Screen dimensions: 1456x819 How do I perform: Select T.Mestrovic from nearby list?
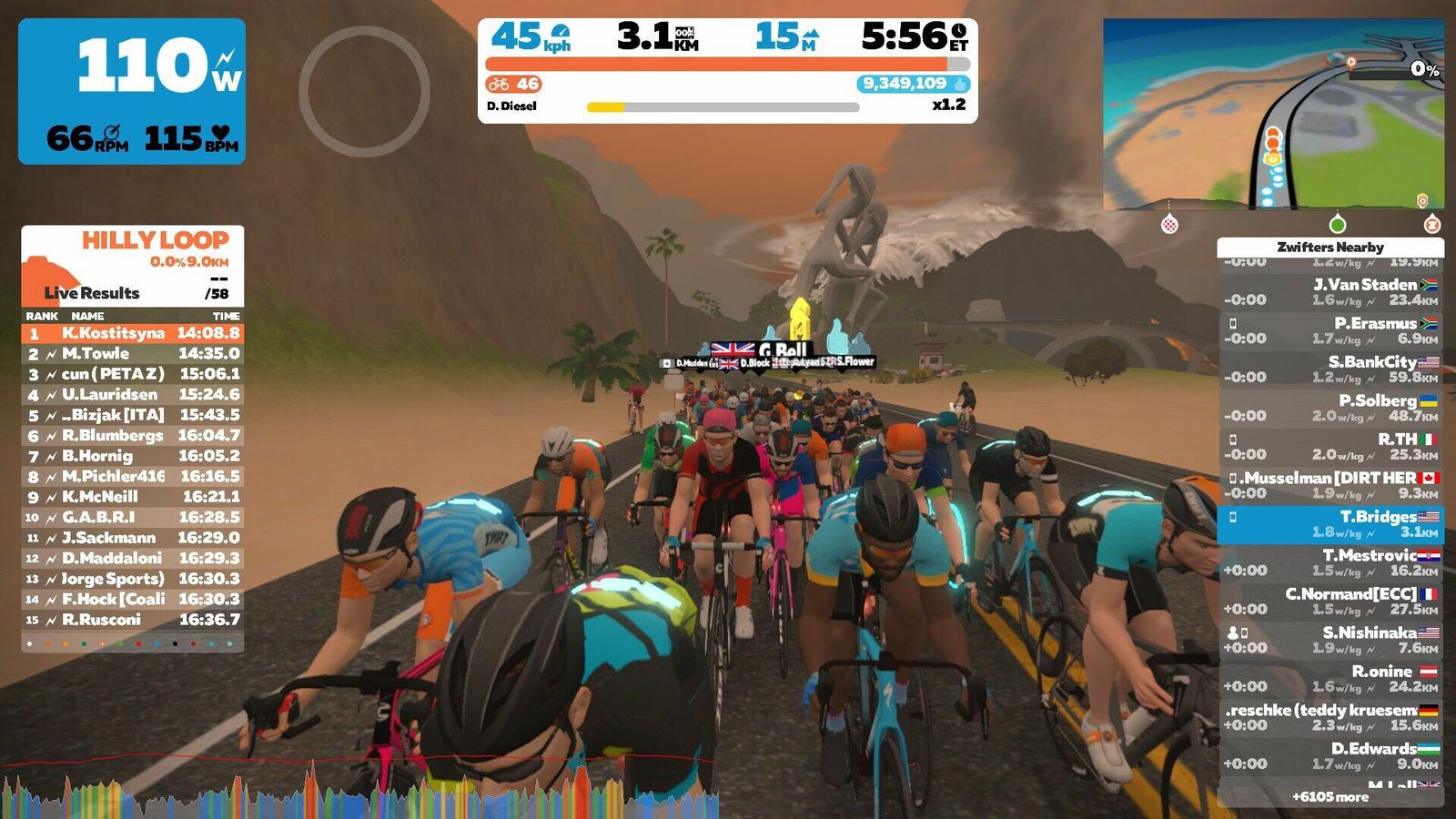1330,562
